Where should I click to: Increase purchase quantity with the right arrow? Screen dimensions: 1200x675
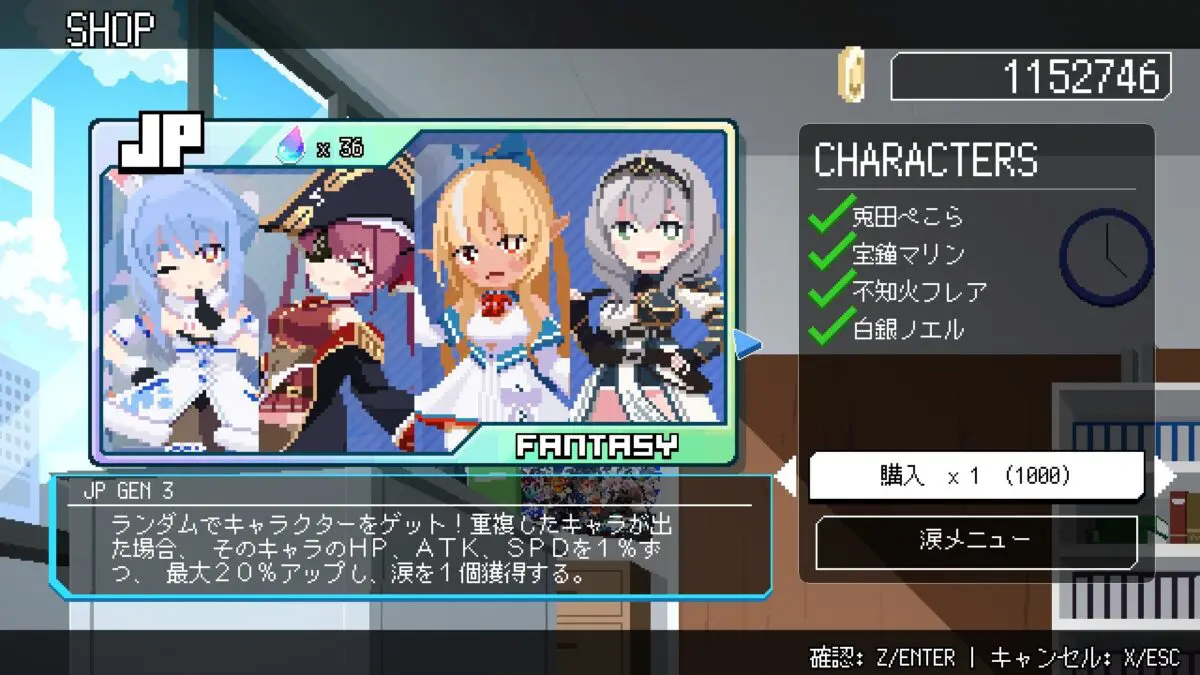[x=1165, y=476]
